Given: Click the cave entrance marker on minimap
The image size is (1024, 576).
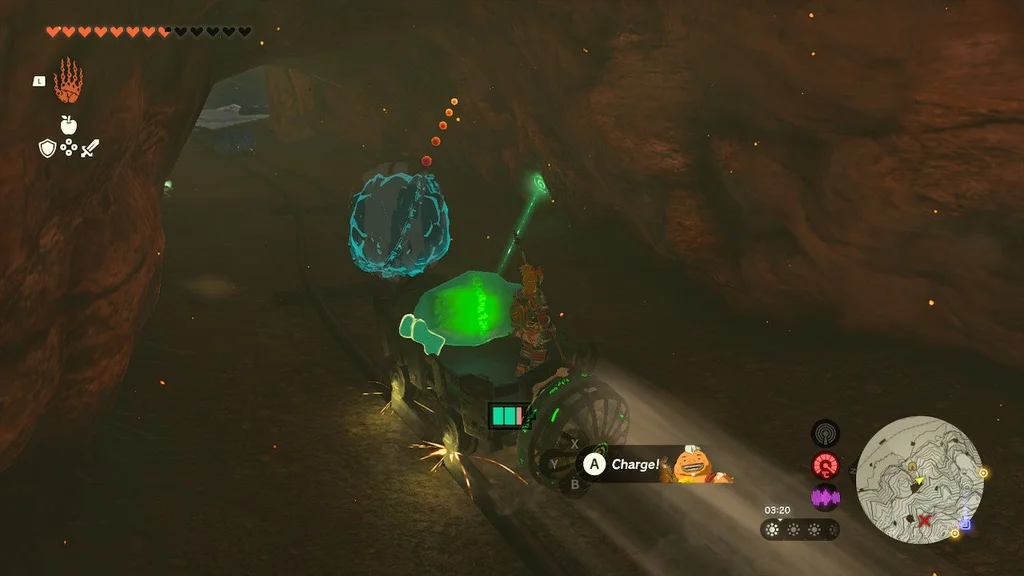Looking at the screenshot, I should click(x=912, y=466).
